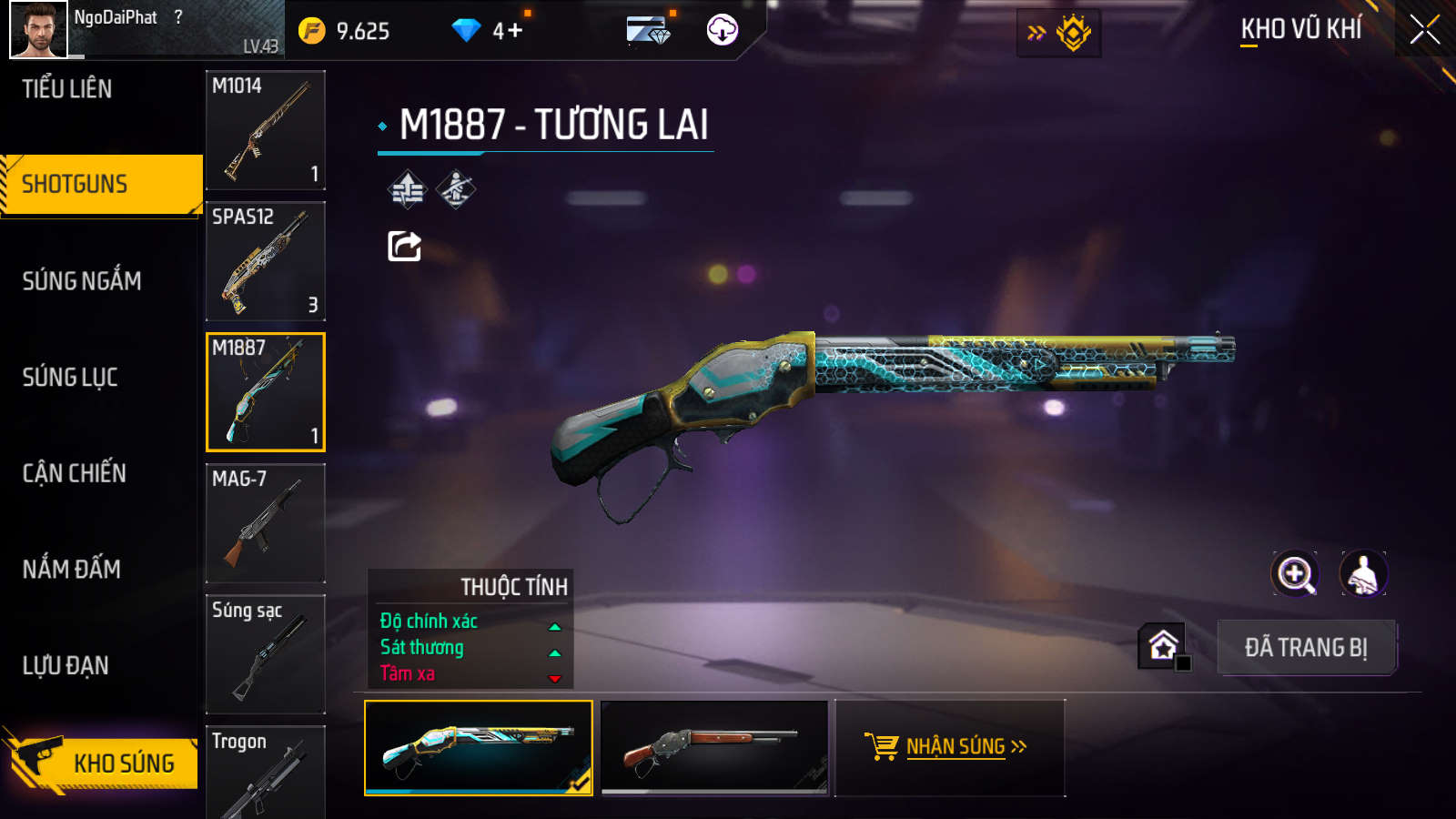Share the weapon skin via share icon

coord(405,246)
